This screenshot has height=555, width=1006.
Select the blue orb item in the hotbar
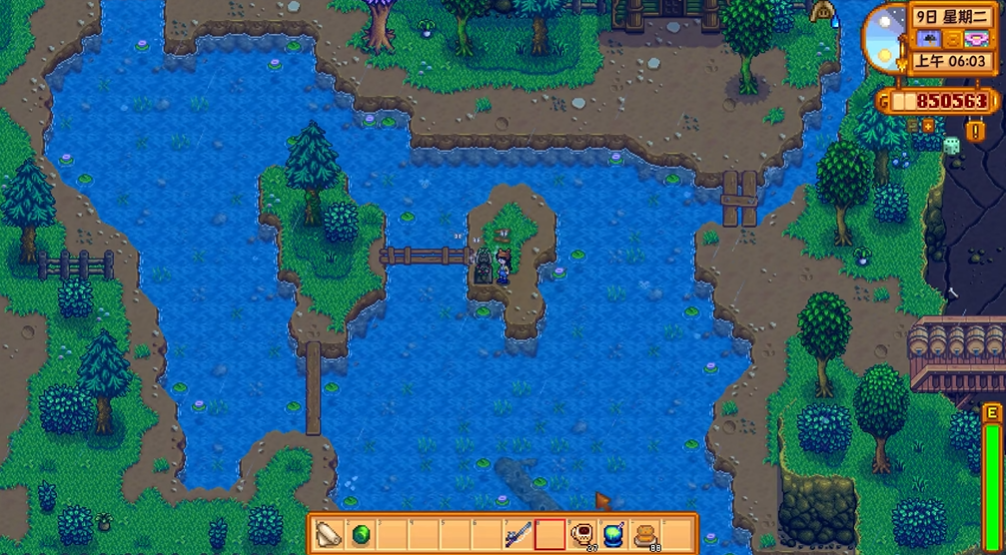coord(614,534)
